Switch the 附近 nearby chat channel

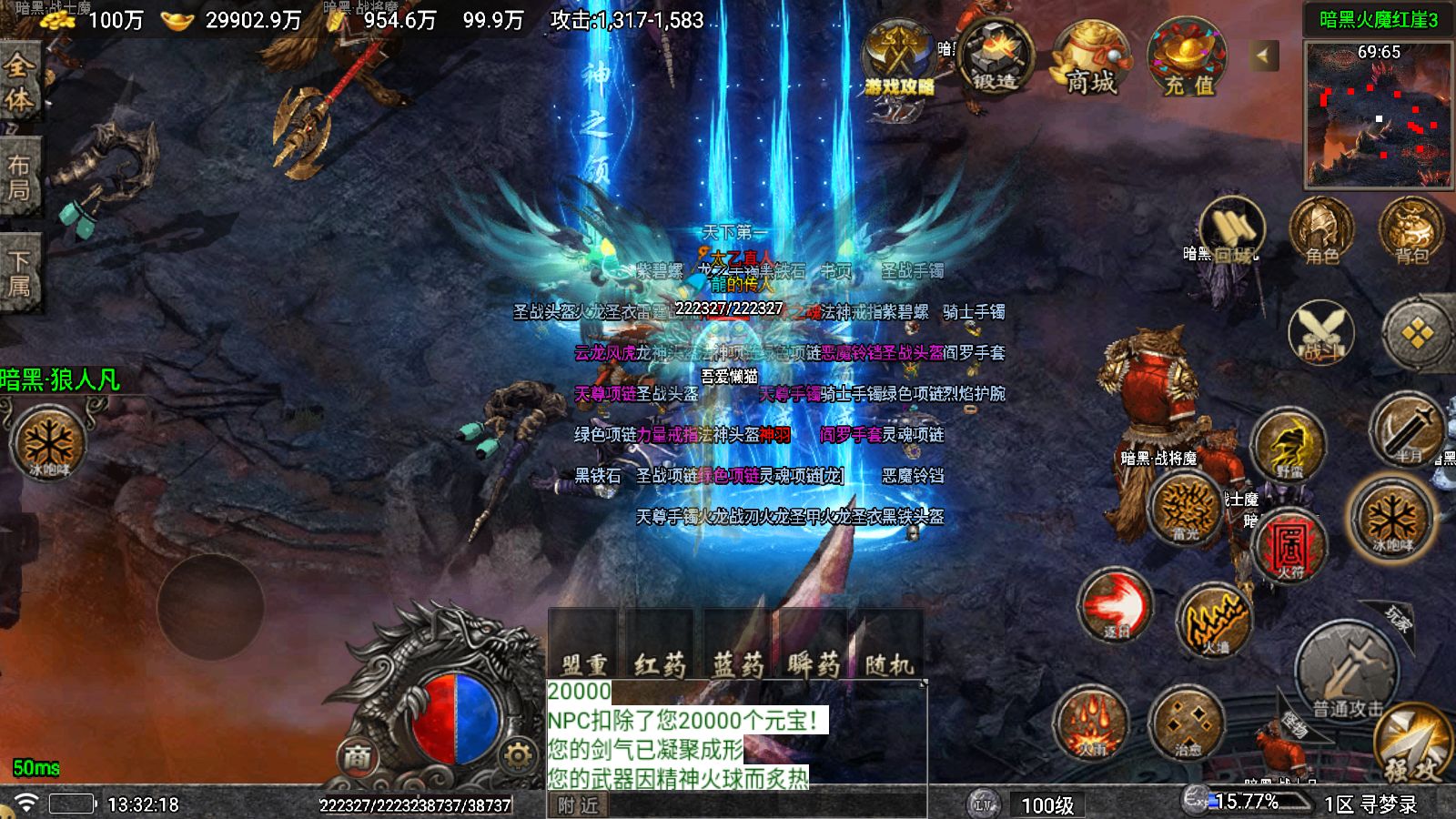point(579,805)
